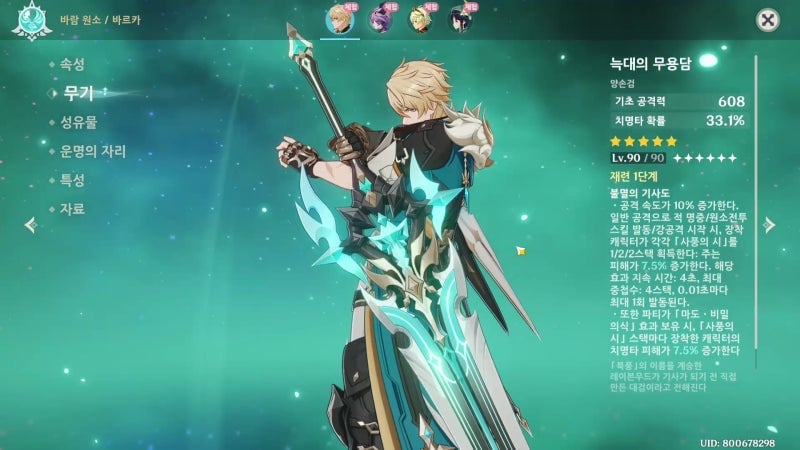Select the dark-haired character with green hat
800x450 pixels.
pyautogui.click(x=461, y=20)
